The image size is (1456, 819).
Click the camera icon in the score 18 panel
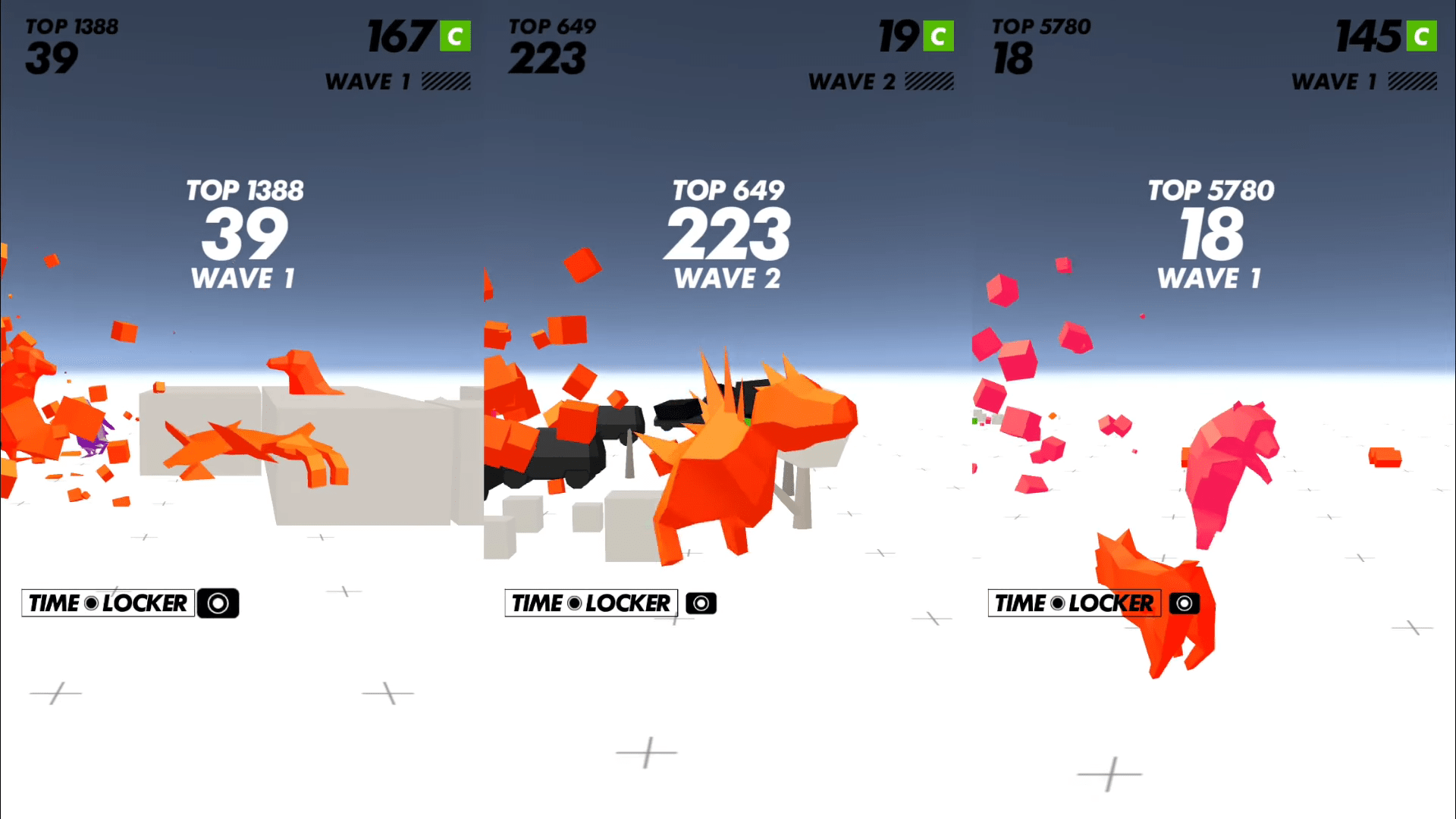pyautogui.click(x=1184, y=604)
